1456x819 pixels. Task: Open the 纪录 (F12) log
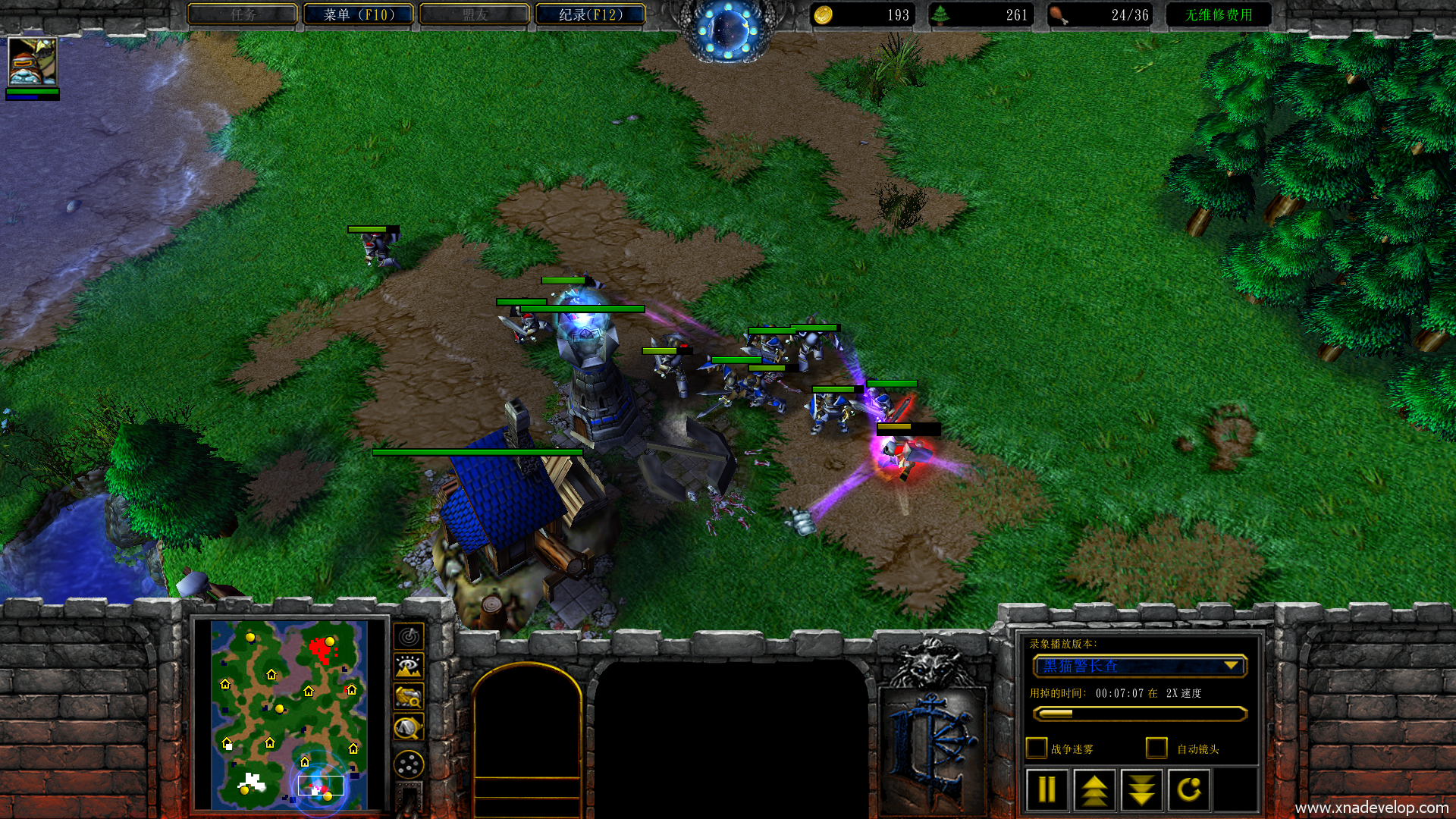click(591, 14)
